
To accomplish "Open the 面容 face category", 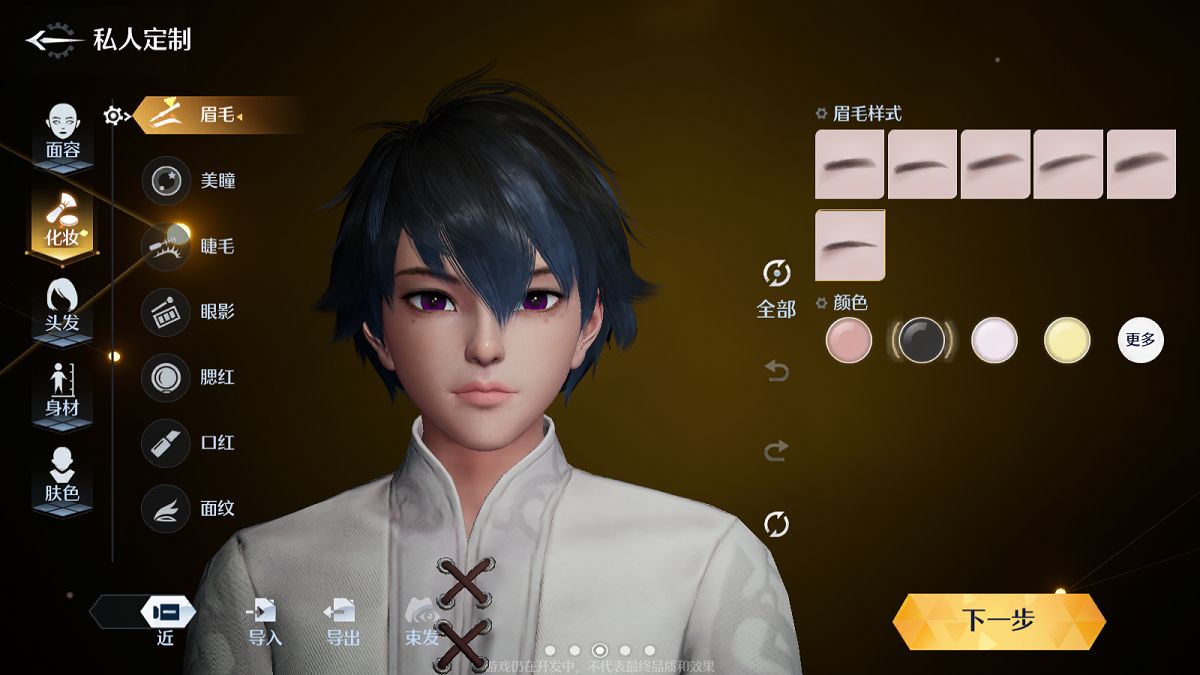I will (x=63, y=133).
